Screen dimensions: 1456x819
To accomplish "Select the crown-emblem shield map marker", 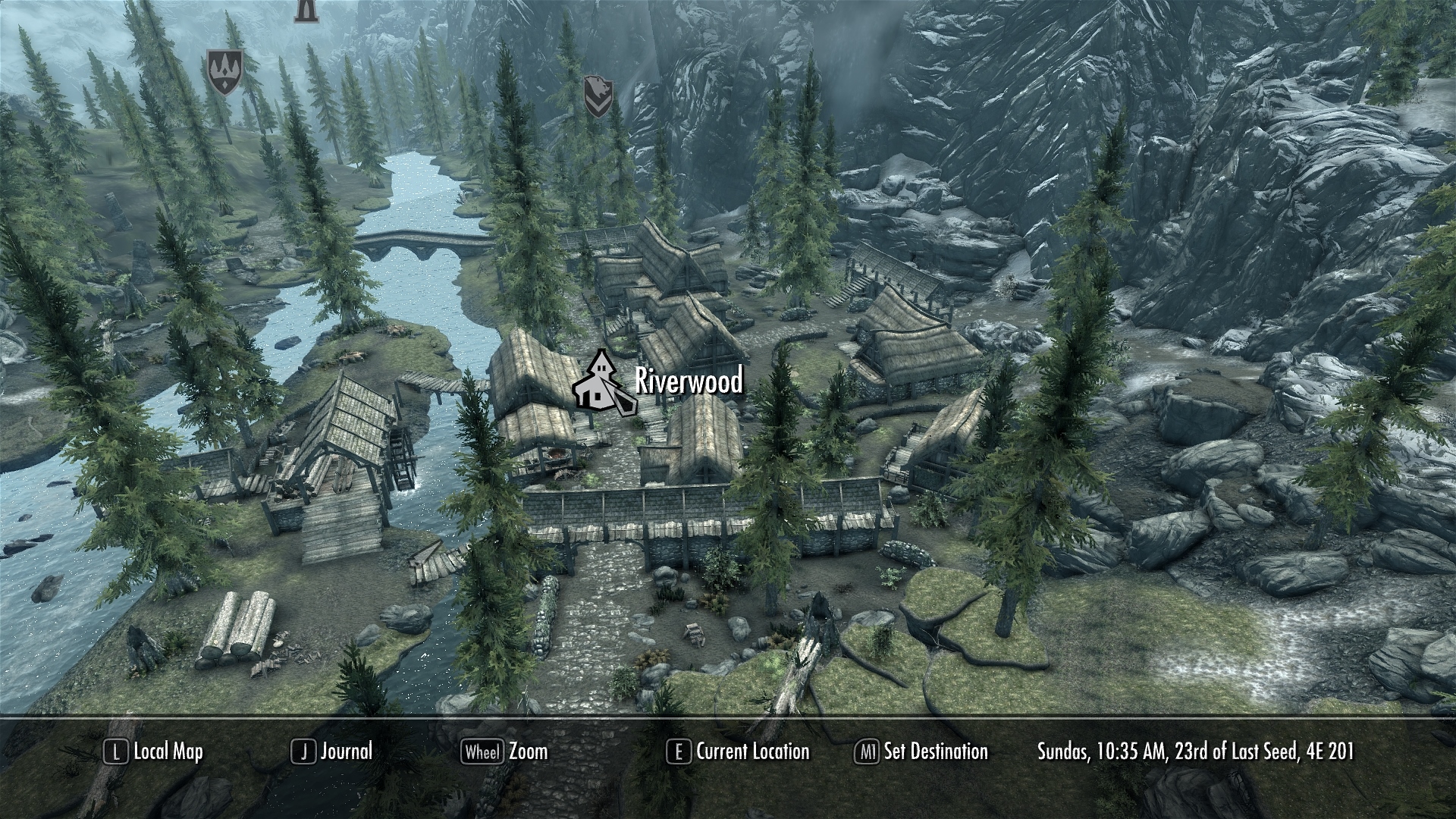I will 225,72.
